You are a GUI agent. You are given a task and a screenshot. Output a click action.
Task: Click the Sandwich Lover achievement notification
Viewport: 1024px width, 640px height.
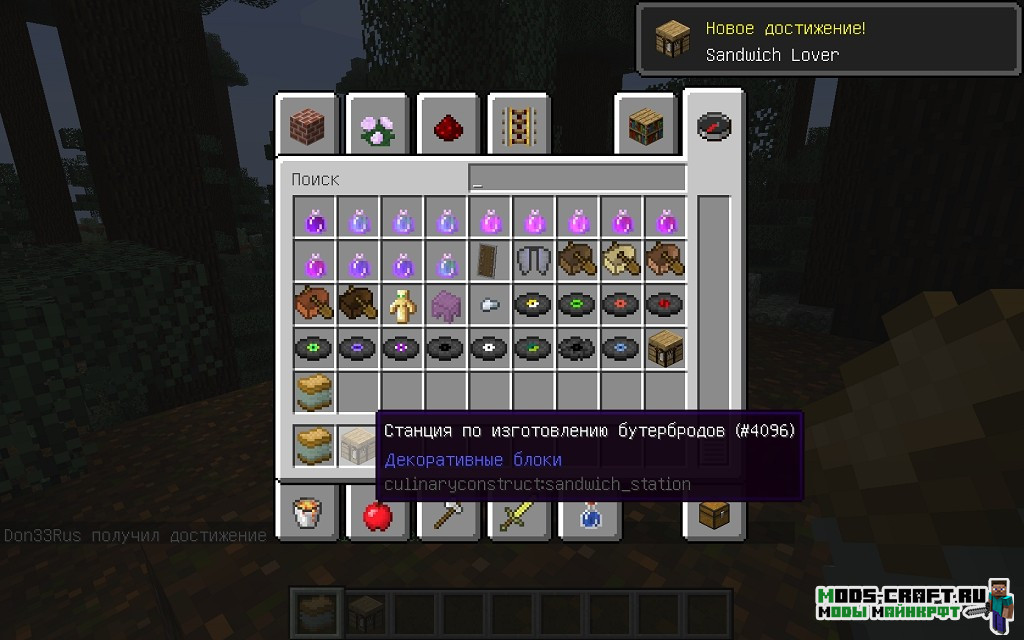pyautogui.click(x=829, y=41)
